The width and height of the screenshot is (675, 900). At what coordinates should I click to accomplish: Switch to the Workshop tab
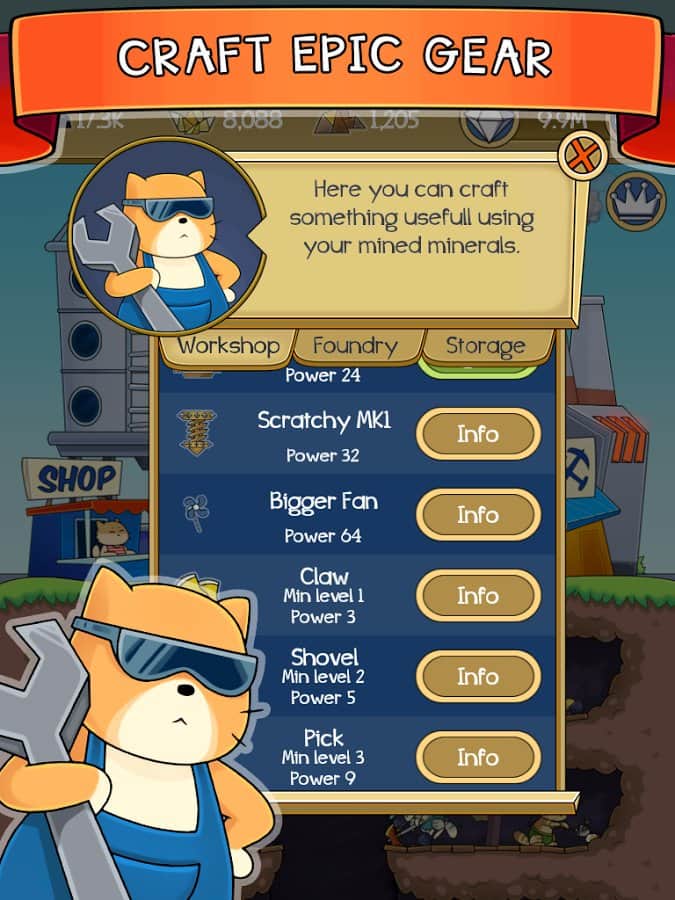click(228, 346)
